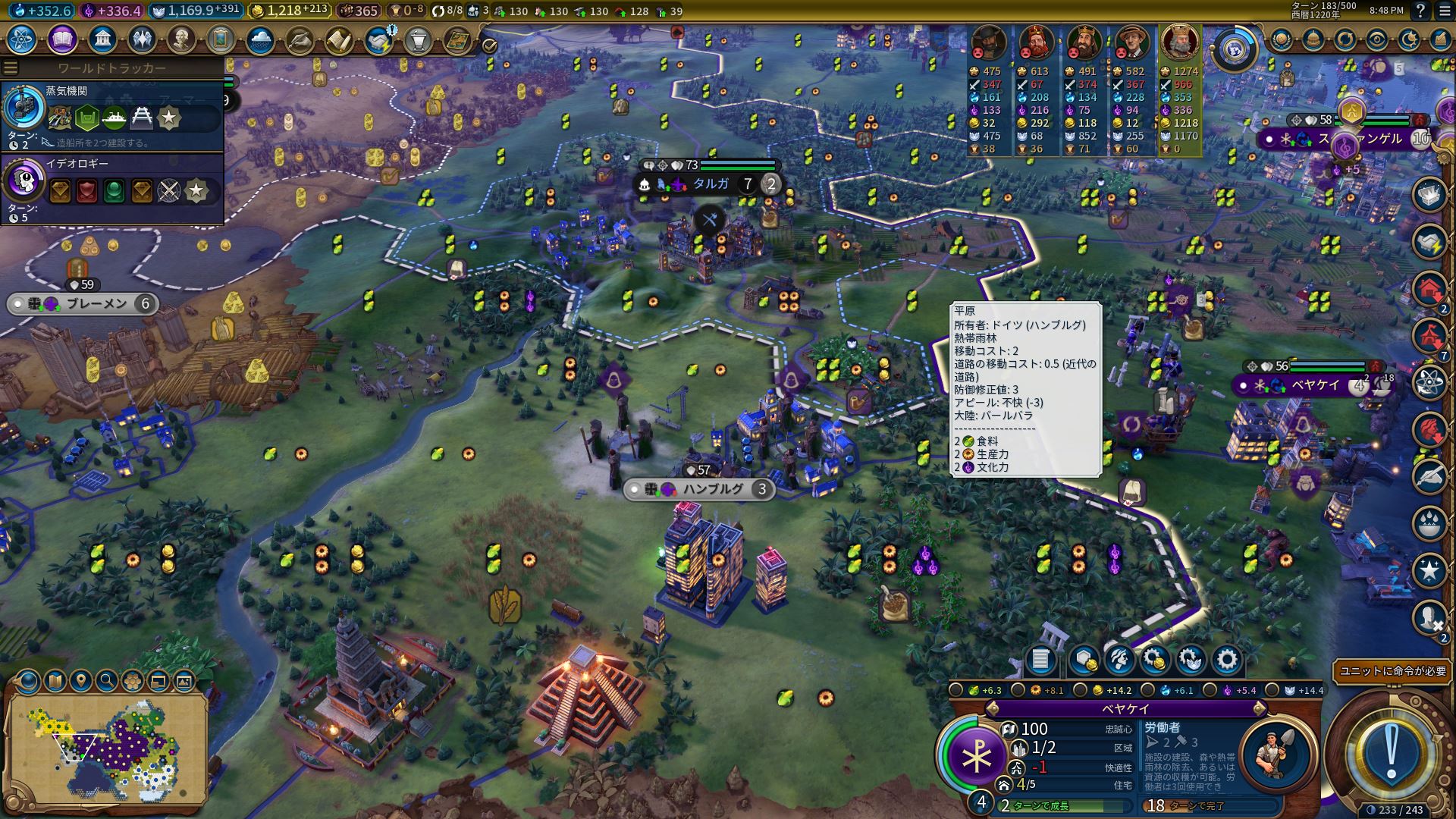Open the world congress handshake button
The image size is (1456, 819).
[378, 39]
